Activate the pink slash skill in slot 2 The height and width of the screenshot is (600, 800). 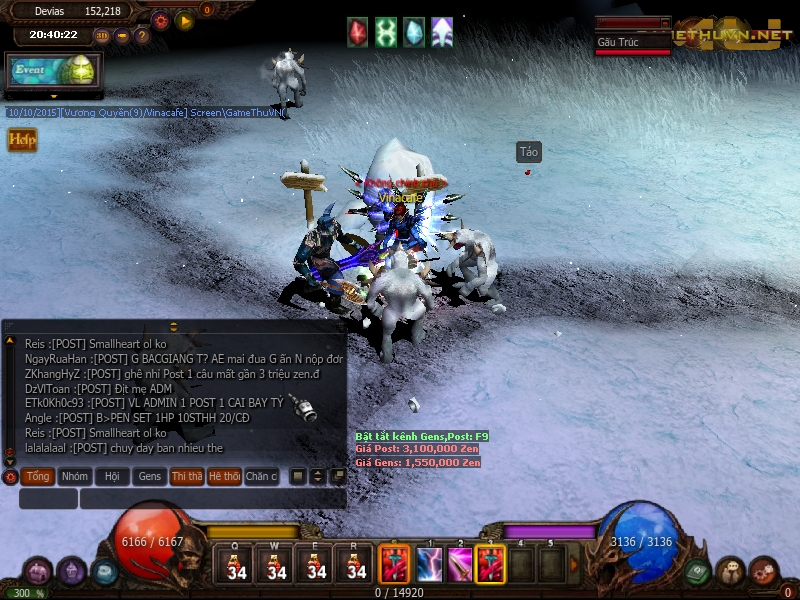click(x=460, y=564)
